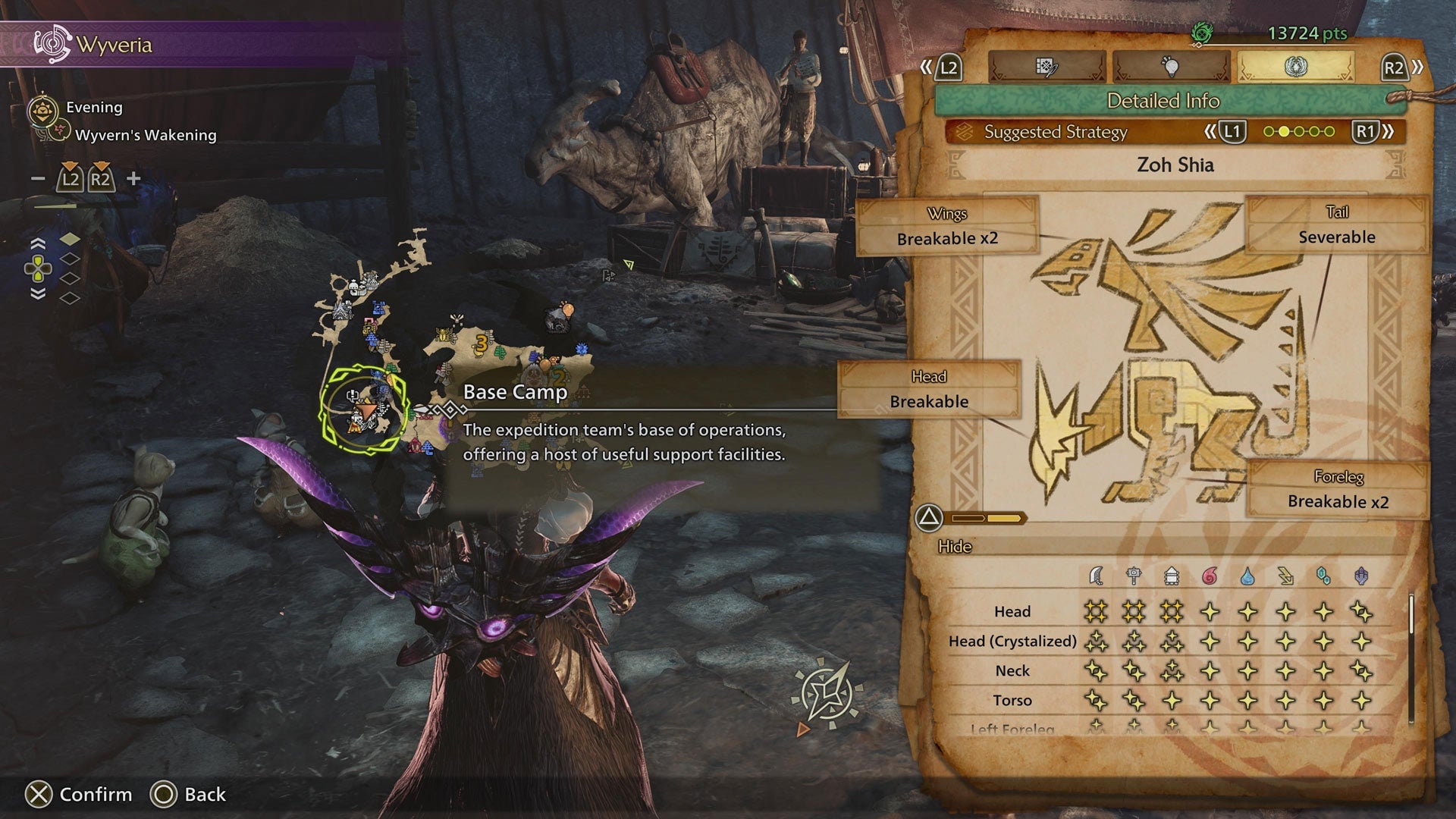Click the Base Camp marker on the map
1456x819 pixels.
tap(367, 409)
